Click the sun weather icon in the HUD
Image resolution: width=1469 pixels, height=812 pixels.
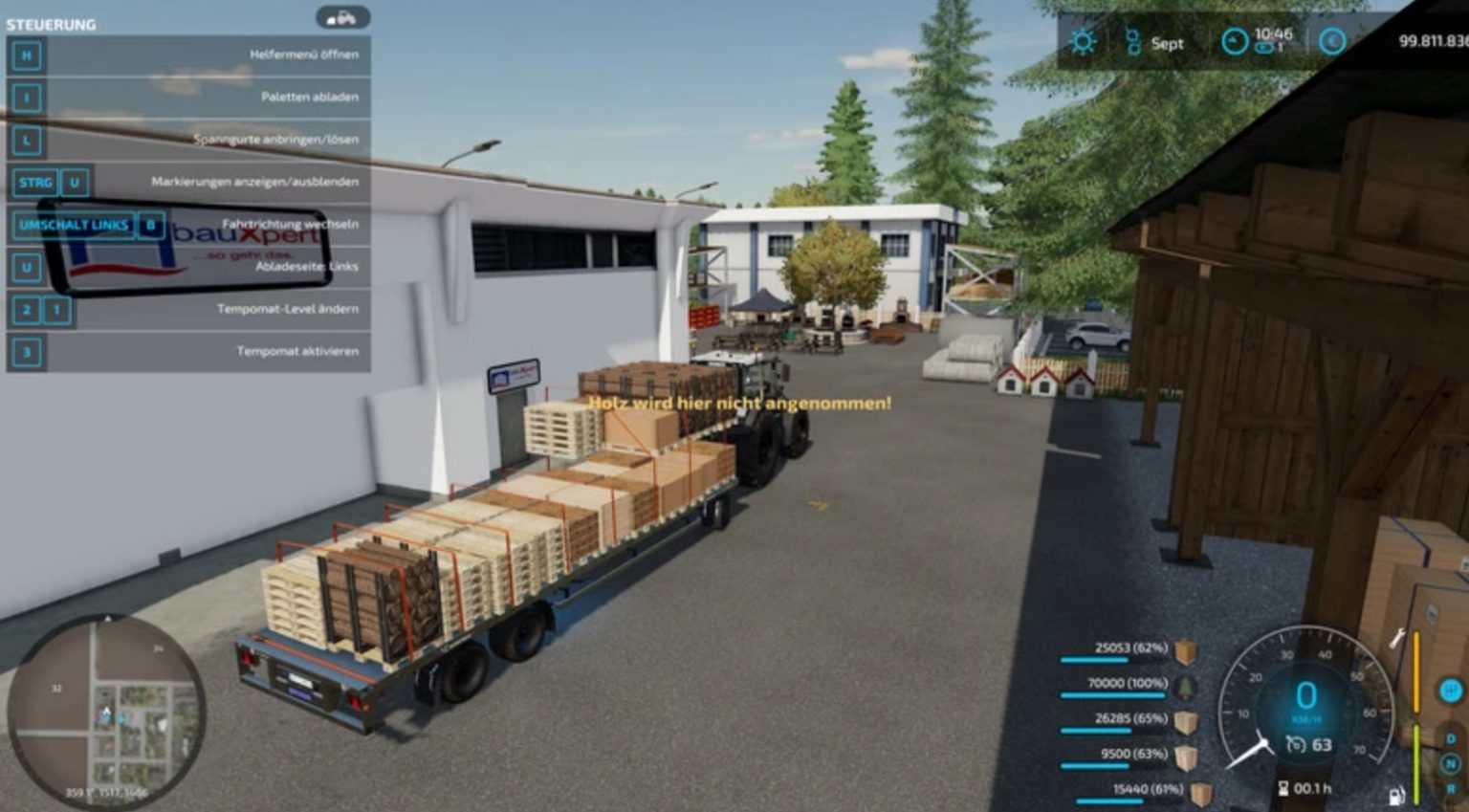point(1083,42)
